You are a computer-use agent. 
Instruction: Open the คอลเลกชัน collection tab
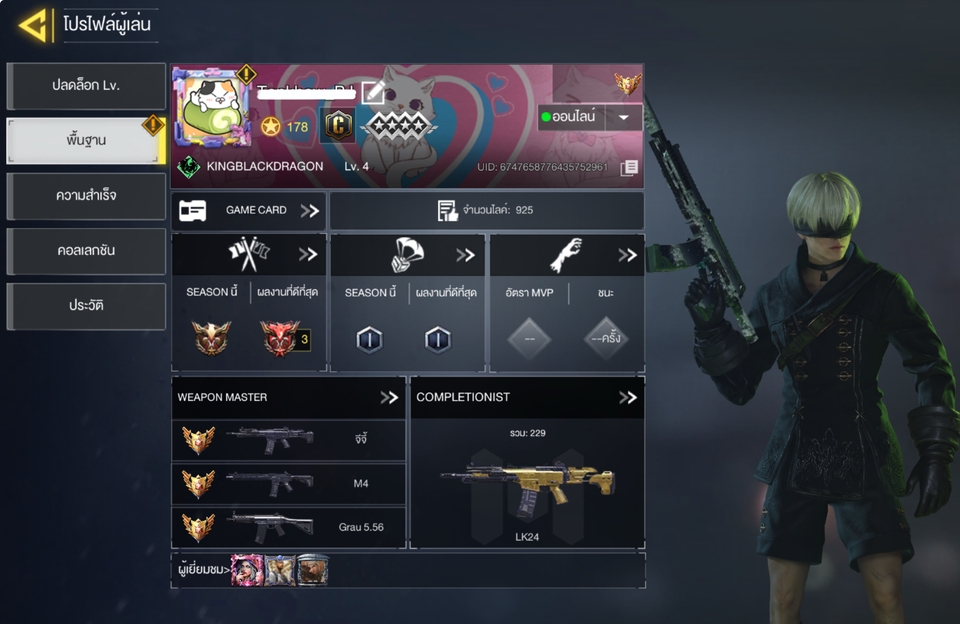86,250
